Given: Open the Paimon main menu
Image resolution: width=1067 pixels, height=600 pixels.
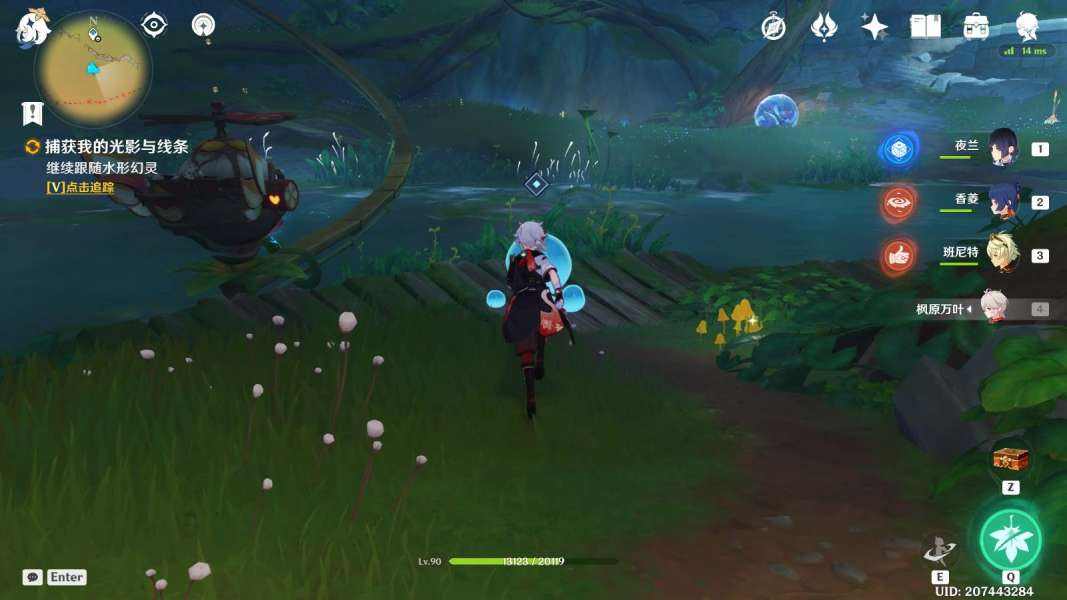Looking at the screenshot, I should (x=32, y=27).
